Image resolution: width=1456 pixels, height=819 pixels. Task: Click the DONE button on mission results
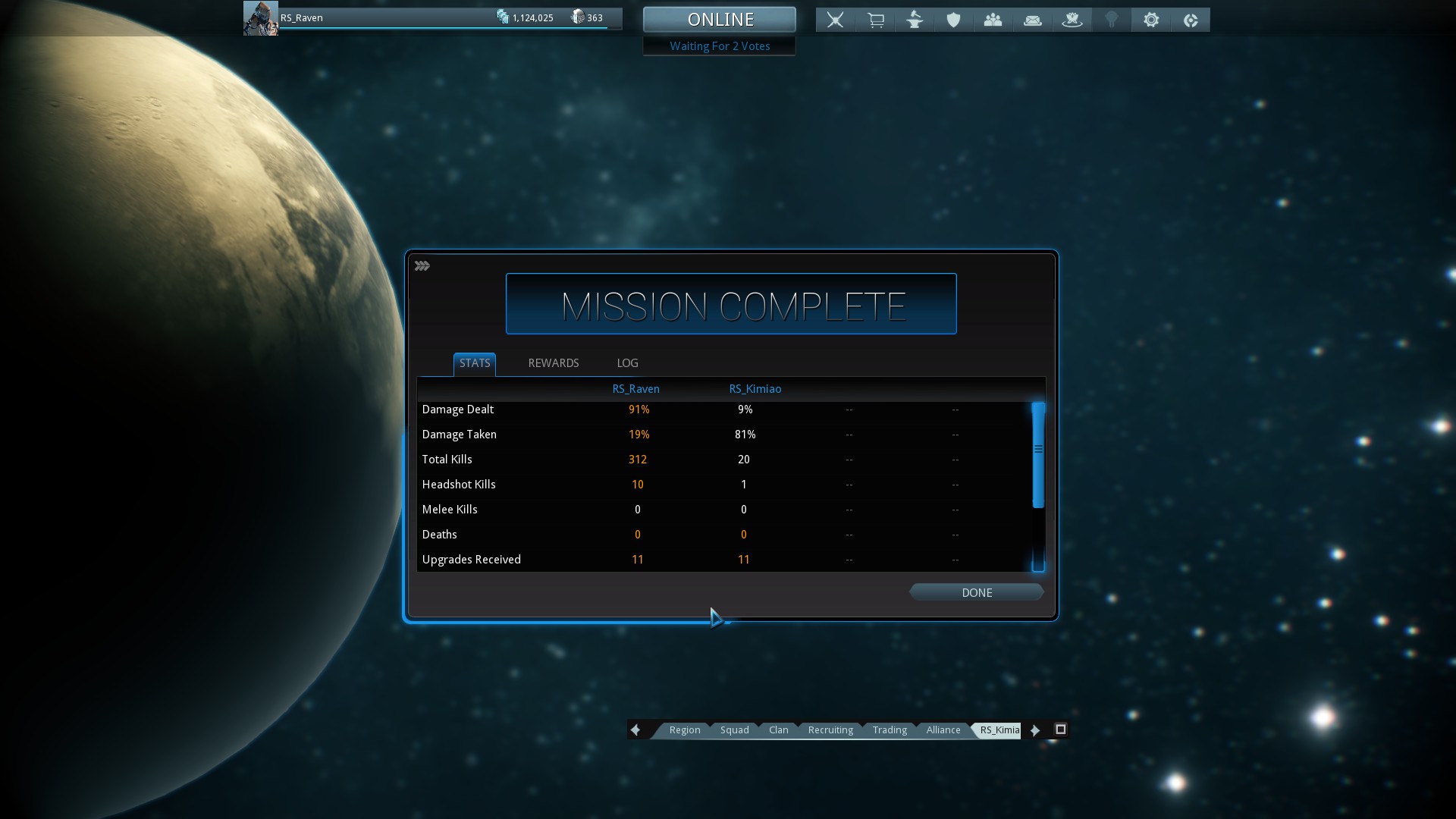click(976, 592)
